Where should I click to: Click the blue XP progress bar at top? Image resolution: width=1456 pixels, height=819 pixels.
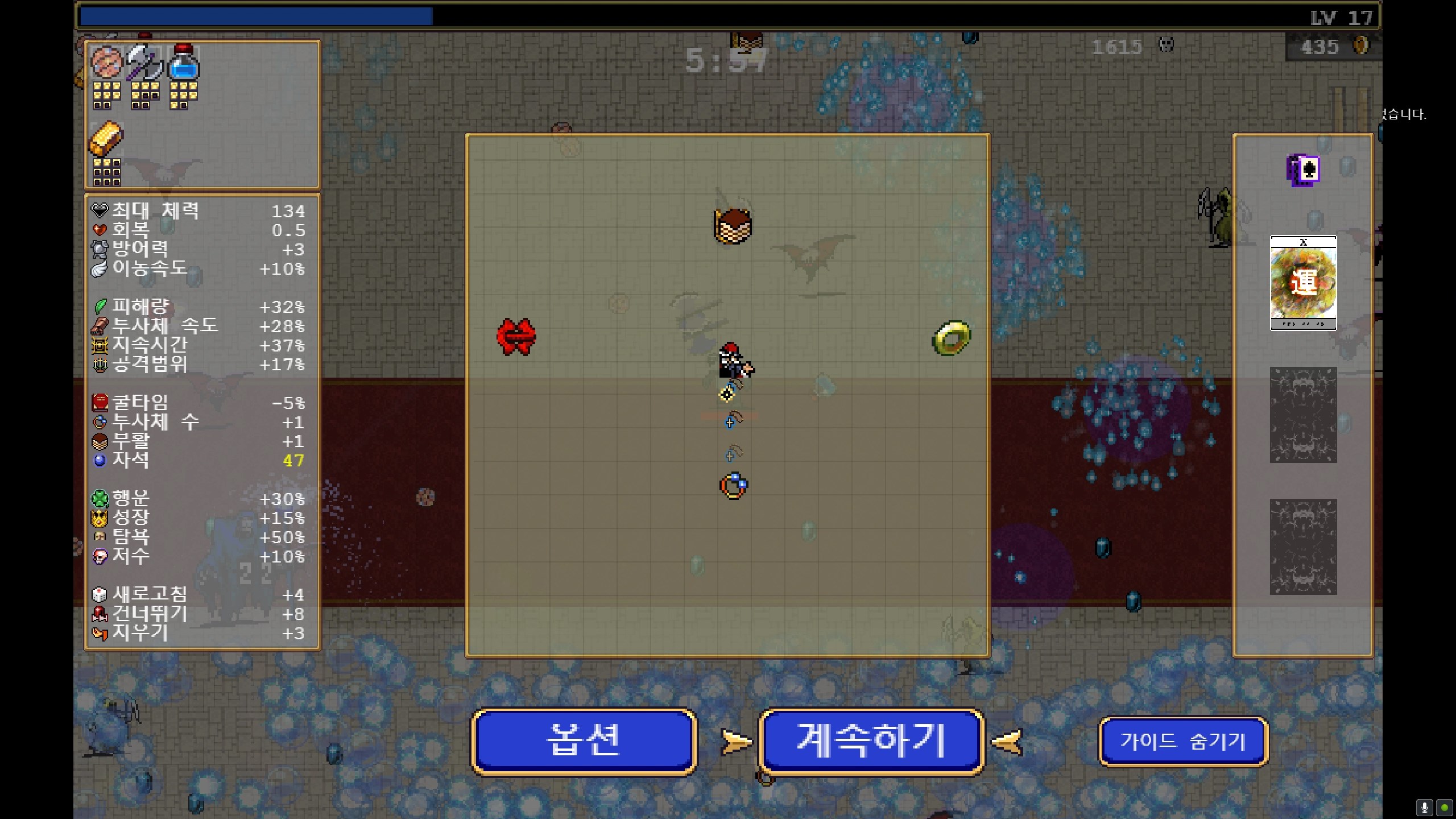pyautogui.click(x=256, y=16)
